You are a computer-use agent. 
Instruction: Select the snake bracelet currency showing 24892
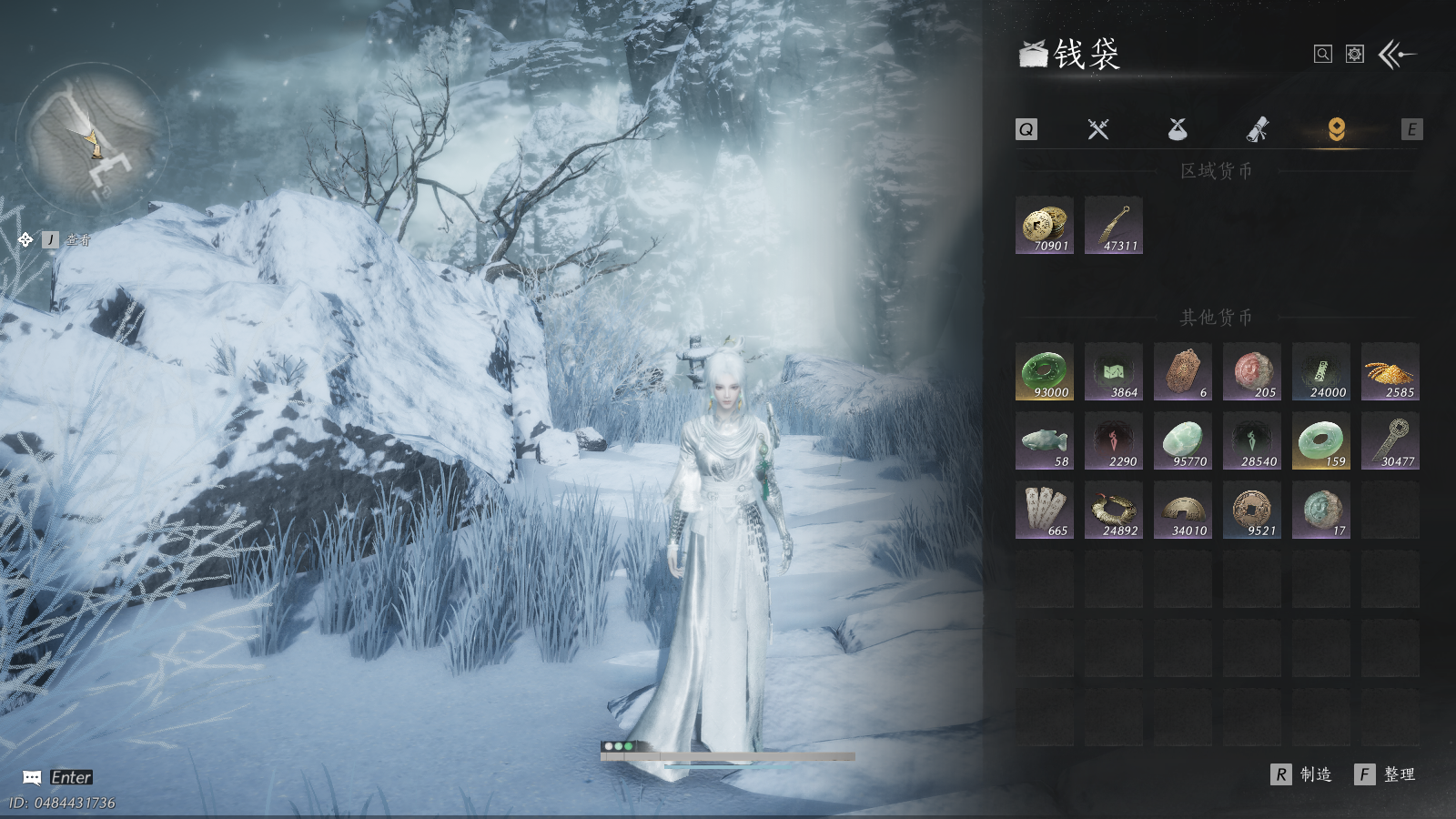click(x=1114, y=510)
